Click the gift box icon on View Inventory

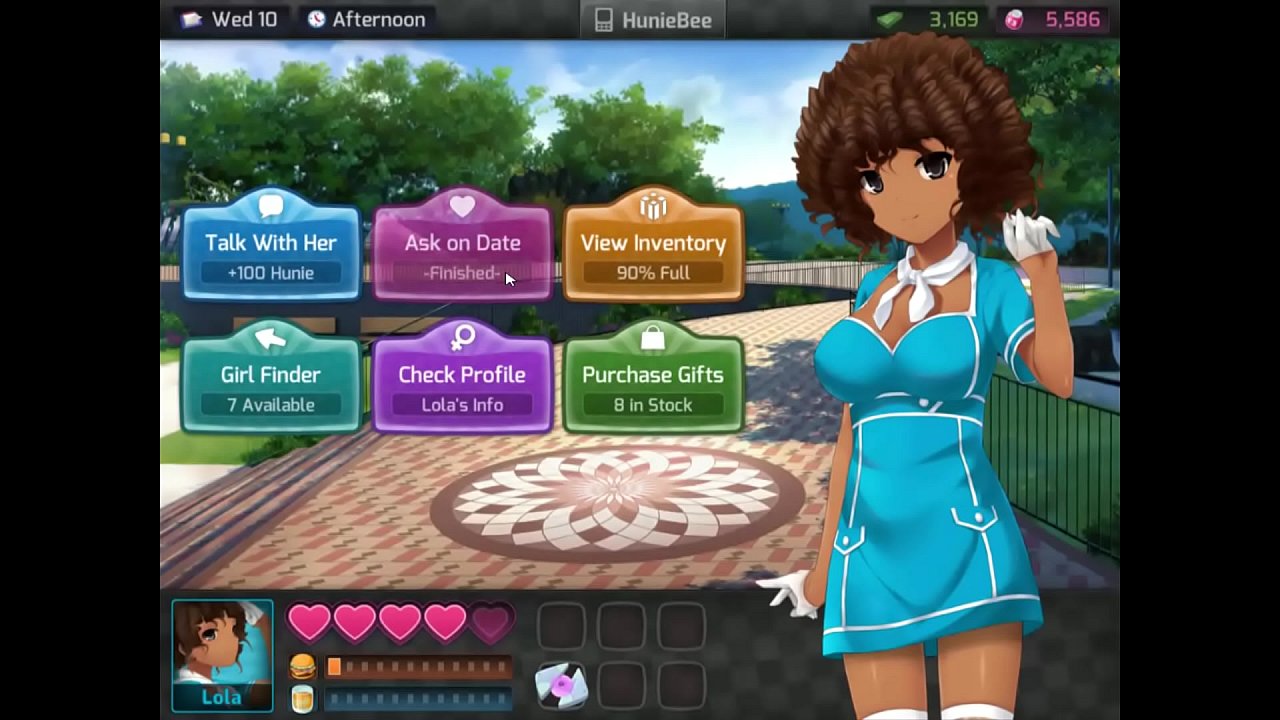(x=652, y=208)
